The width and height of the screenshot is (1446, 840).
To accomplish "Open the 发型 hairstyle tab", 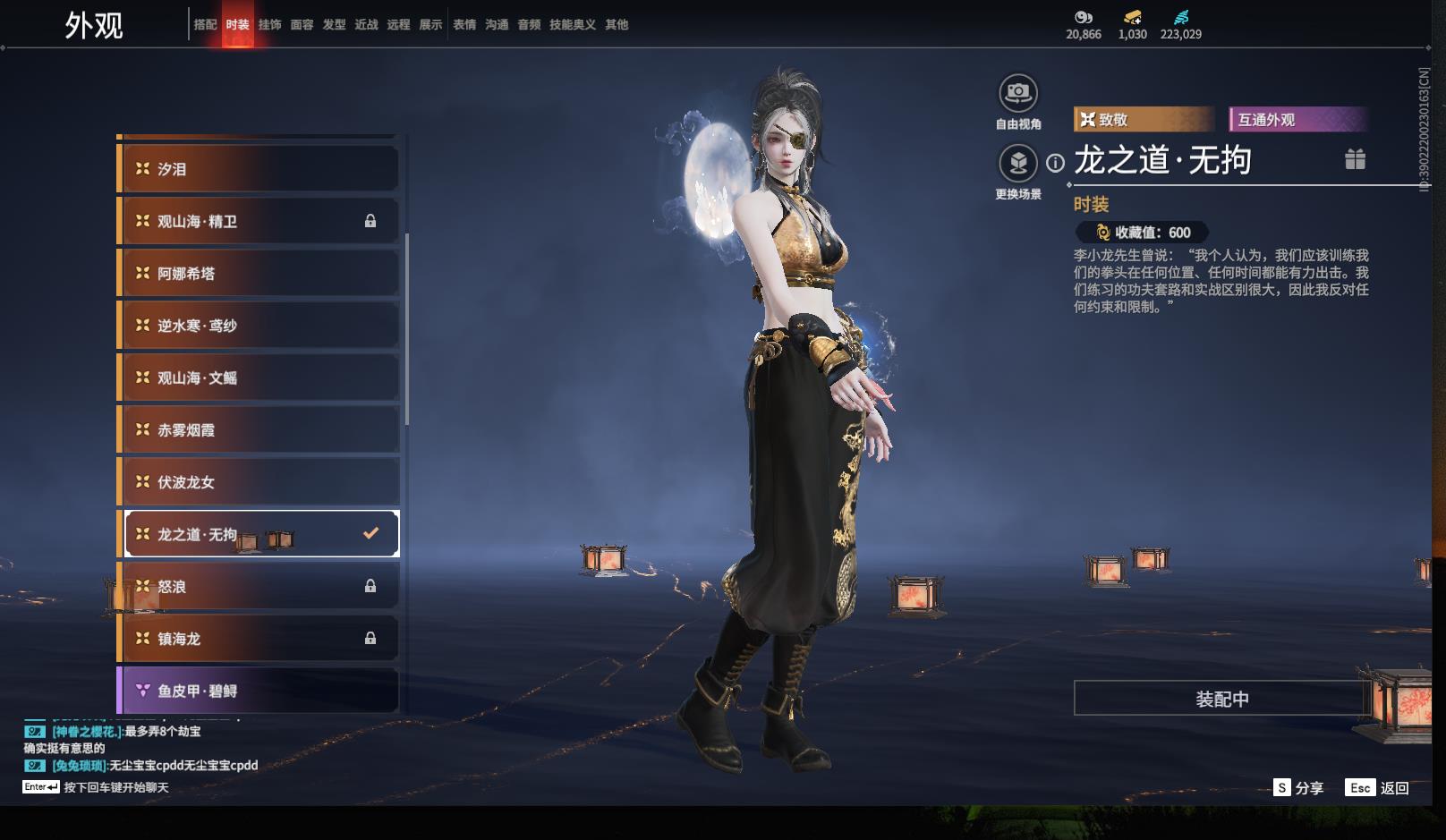I will pyautogui.click(x=334, y=25).
